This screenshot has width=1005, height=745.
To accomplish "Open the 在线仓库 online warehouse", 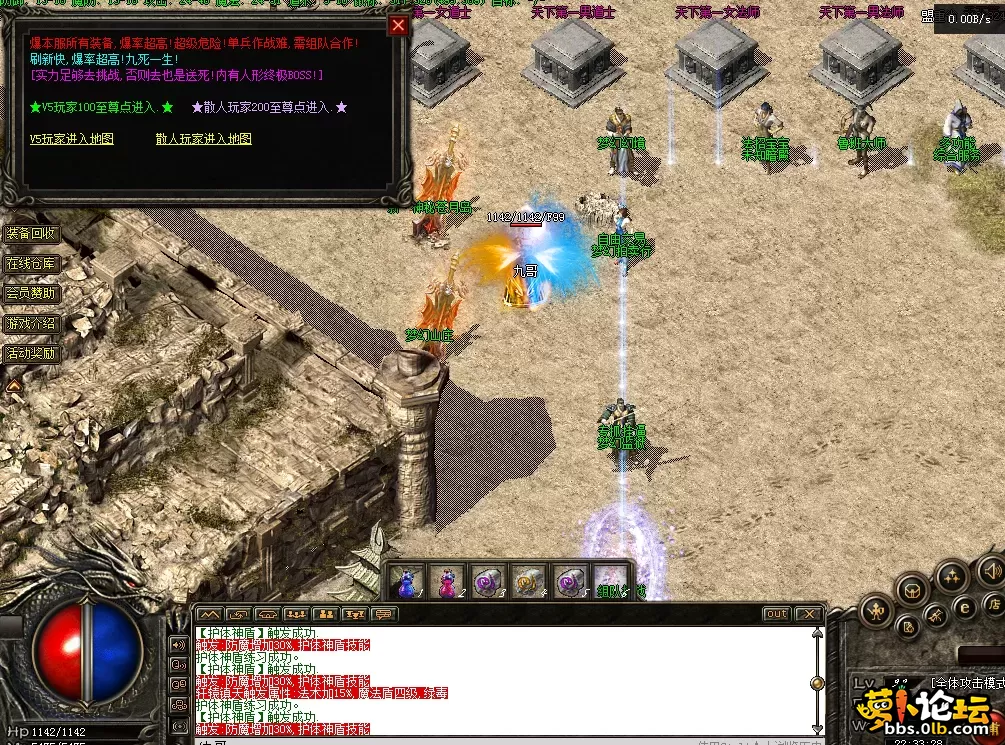I will (x=32, y=264).
